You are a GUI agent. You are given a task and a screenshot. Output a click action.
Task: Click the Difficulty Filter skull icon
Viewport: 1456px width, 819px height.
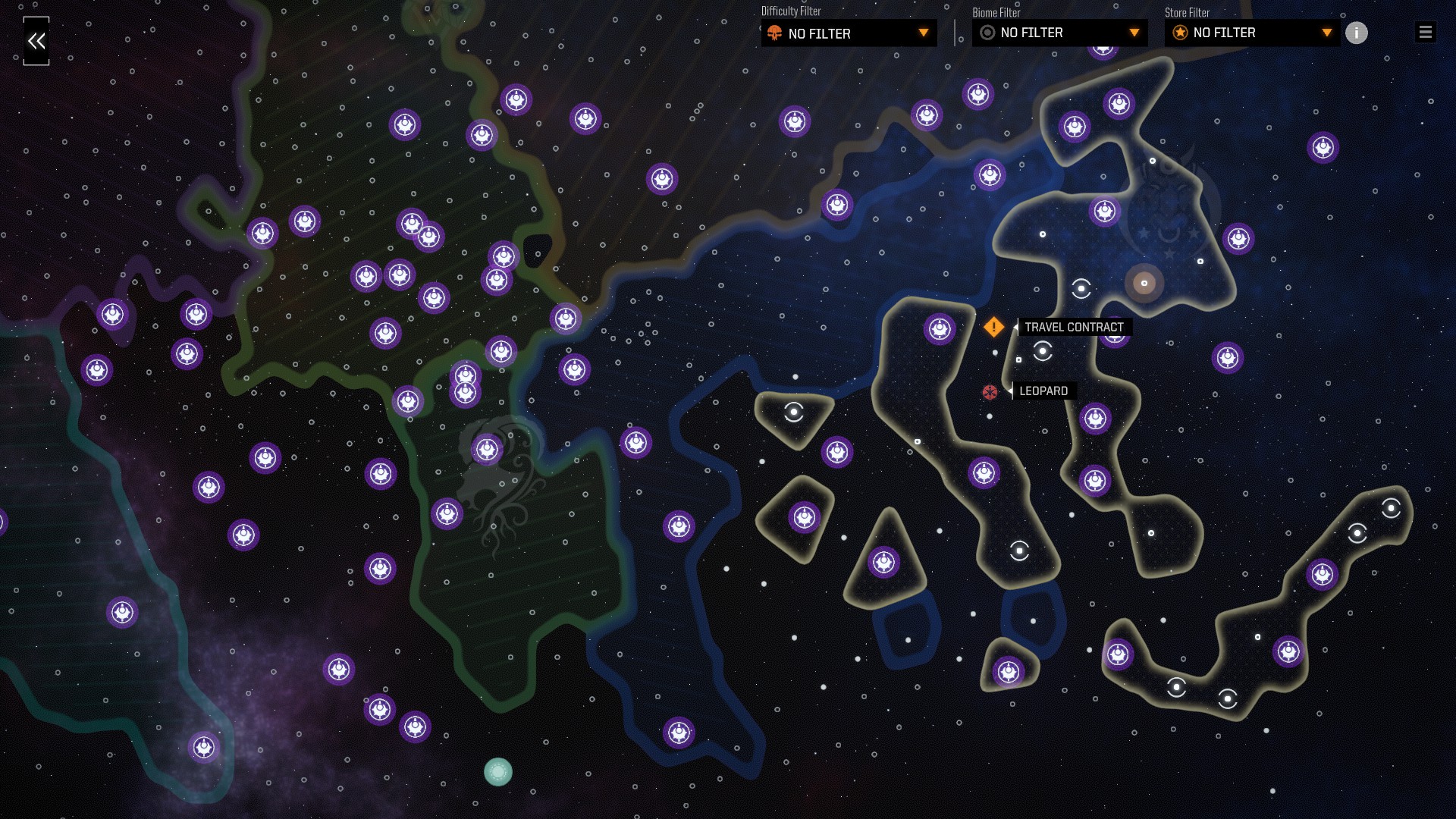[x=775, y=33]
